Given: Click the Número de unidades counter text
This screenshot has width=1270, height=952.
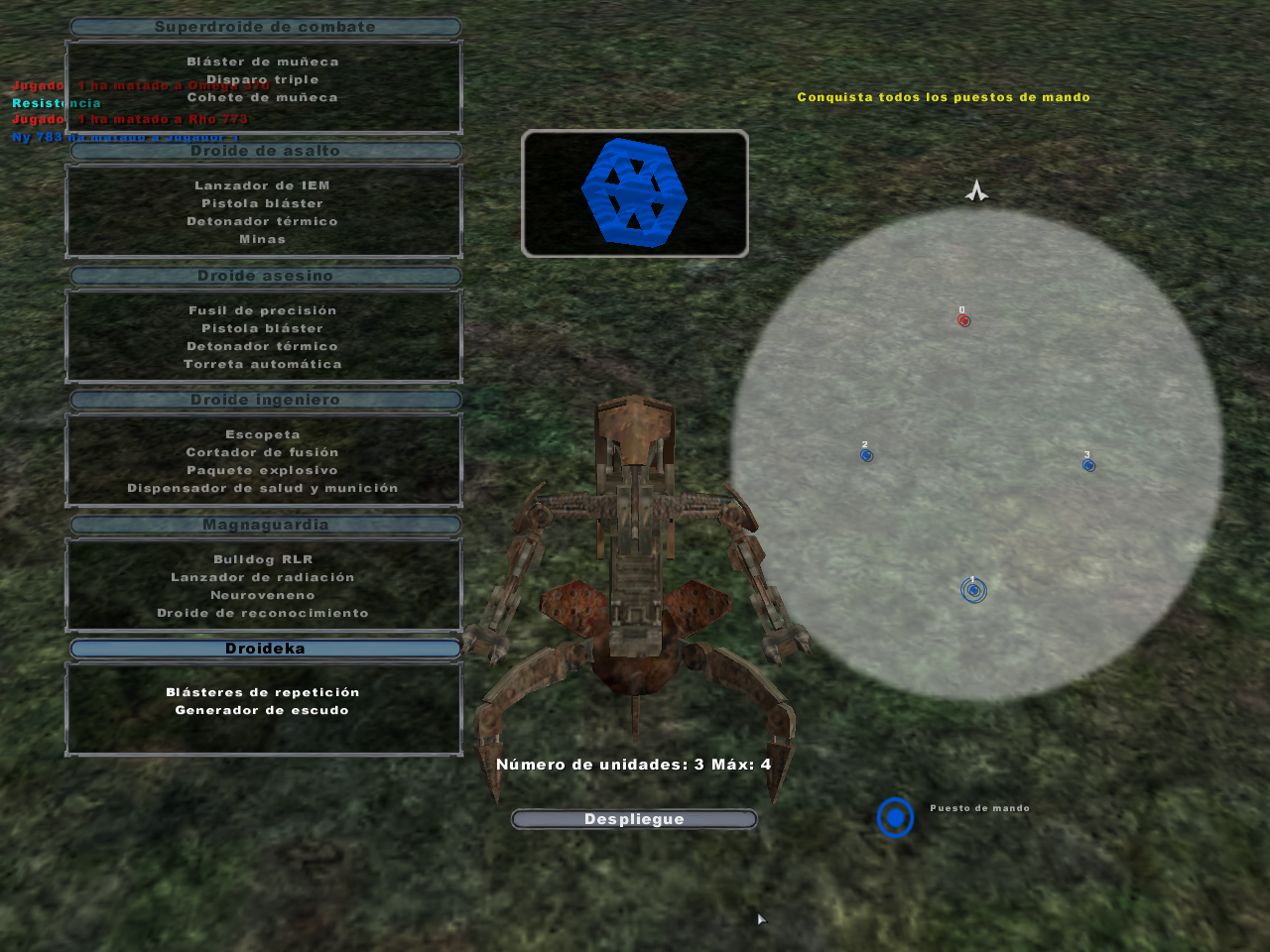Looking at the screenshot, I should (x=632, y=765).
